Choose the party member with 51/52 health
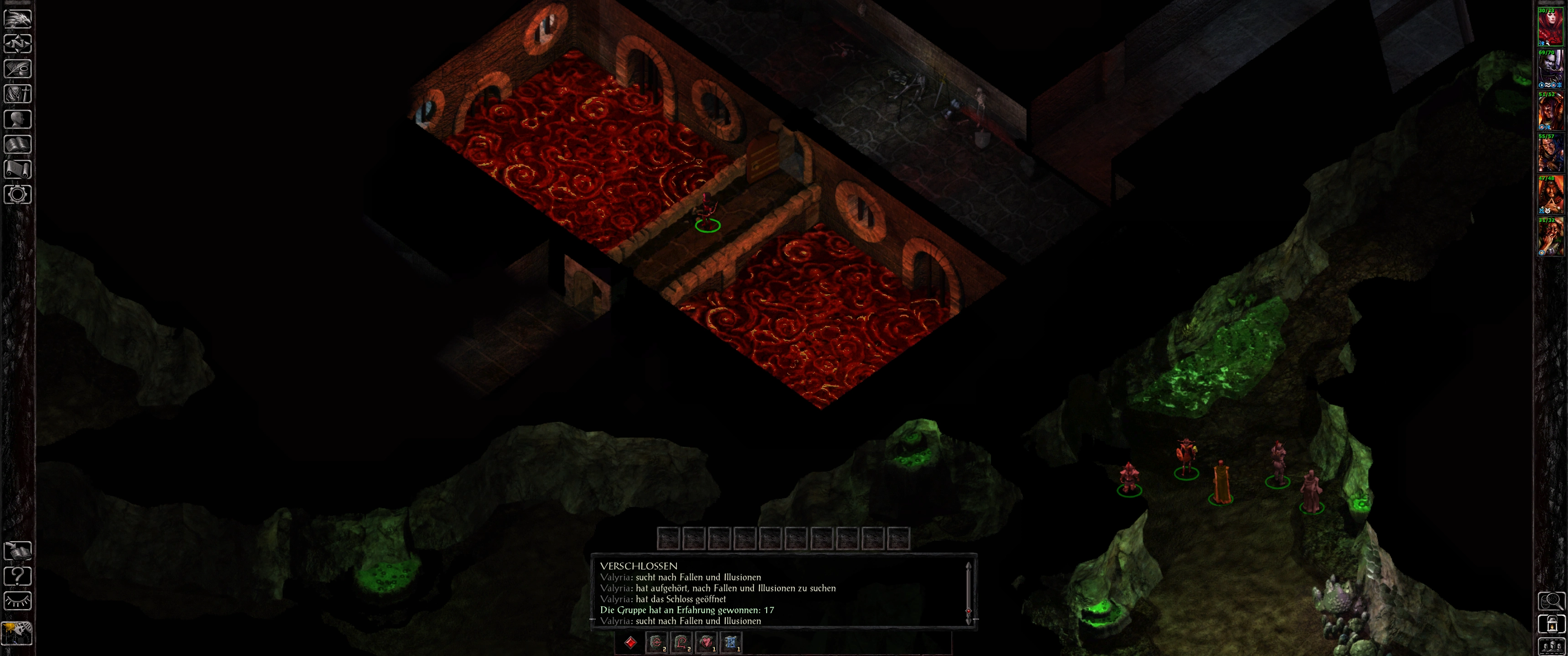The image size is (1568, 656). [x=1550, y=111]
